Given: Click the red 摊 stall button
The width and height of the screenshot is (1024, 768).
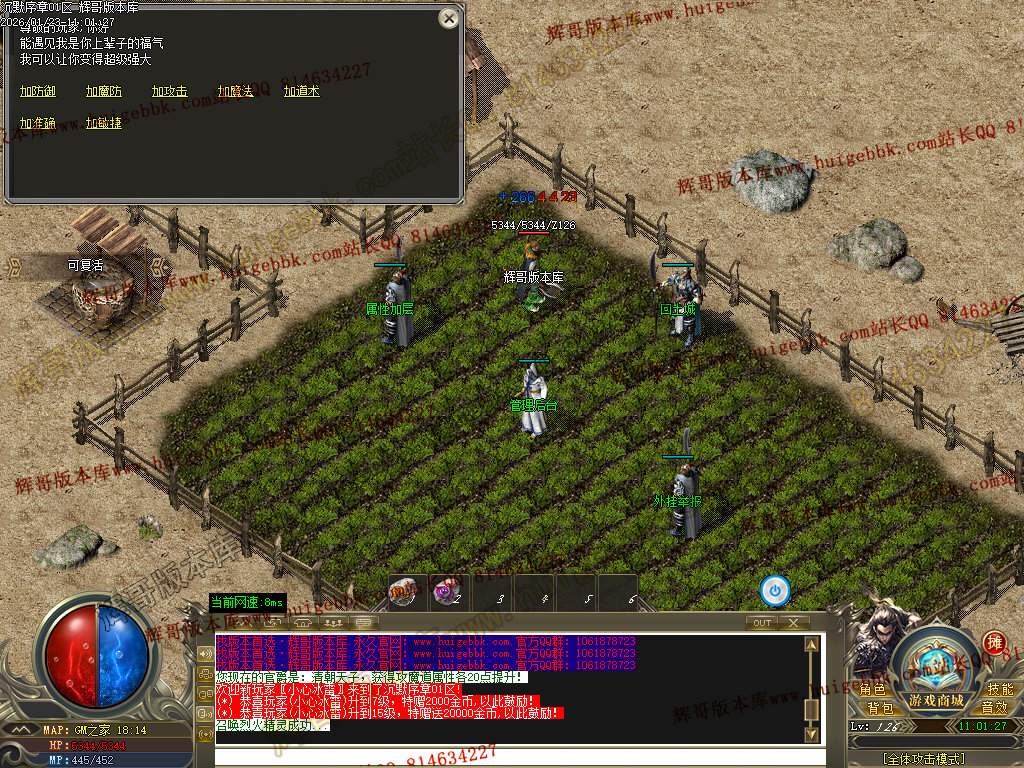Looking at the screenshot, I should click(994, 642).
